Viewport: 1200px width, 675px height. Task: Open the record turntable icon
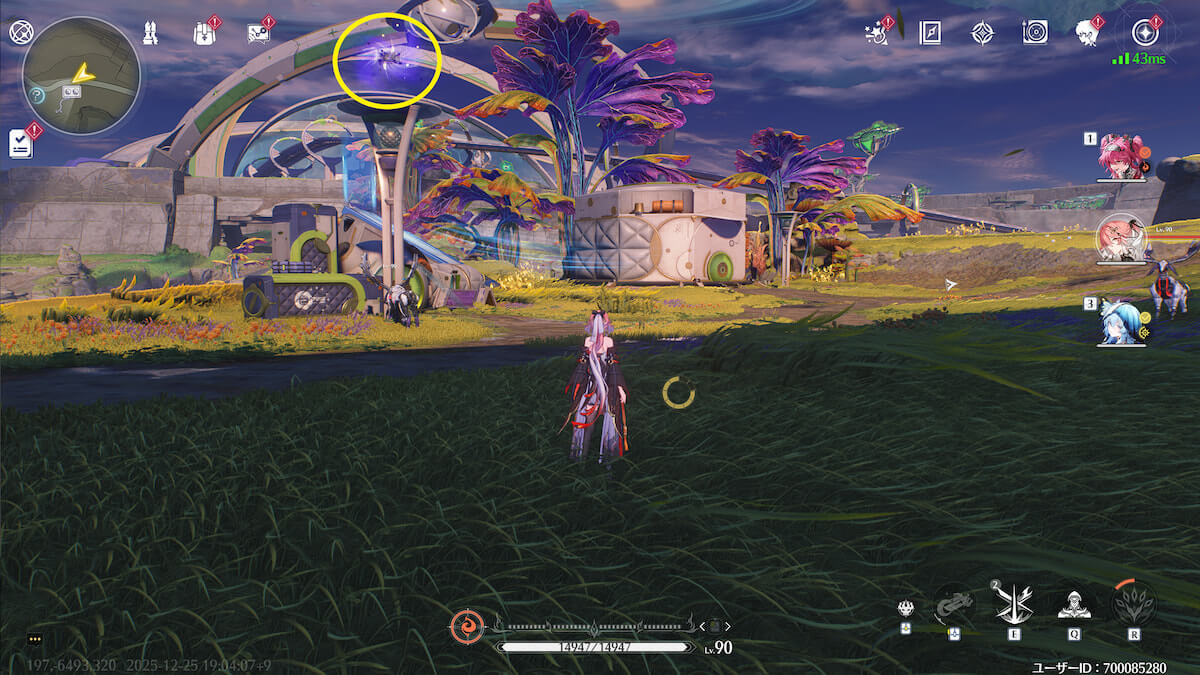(1035, 32)
